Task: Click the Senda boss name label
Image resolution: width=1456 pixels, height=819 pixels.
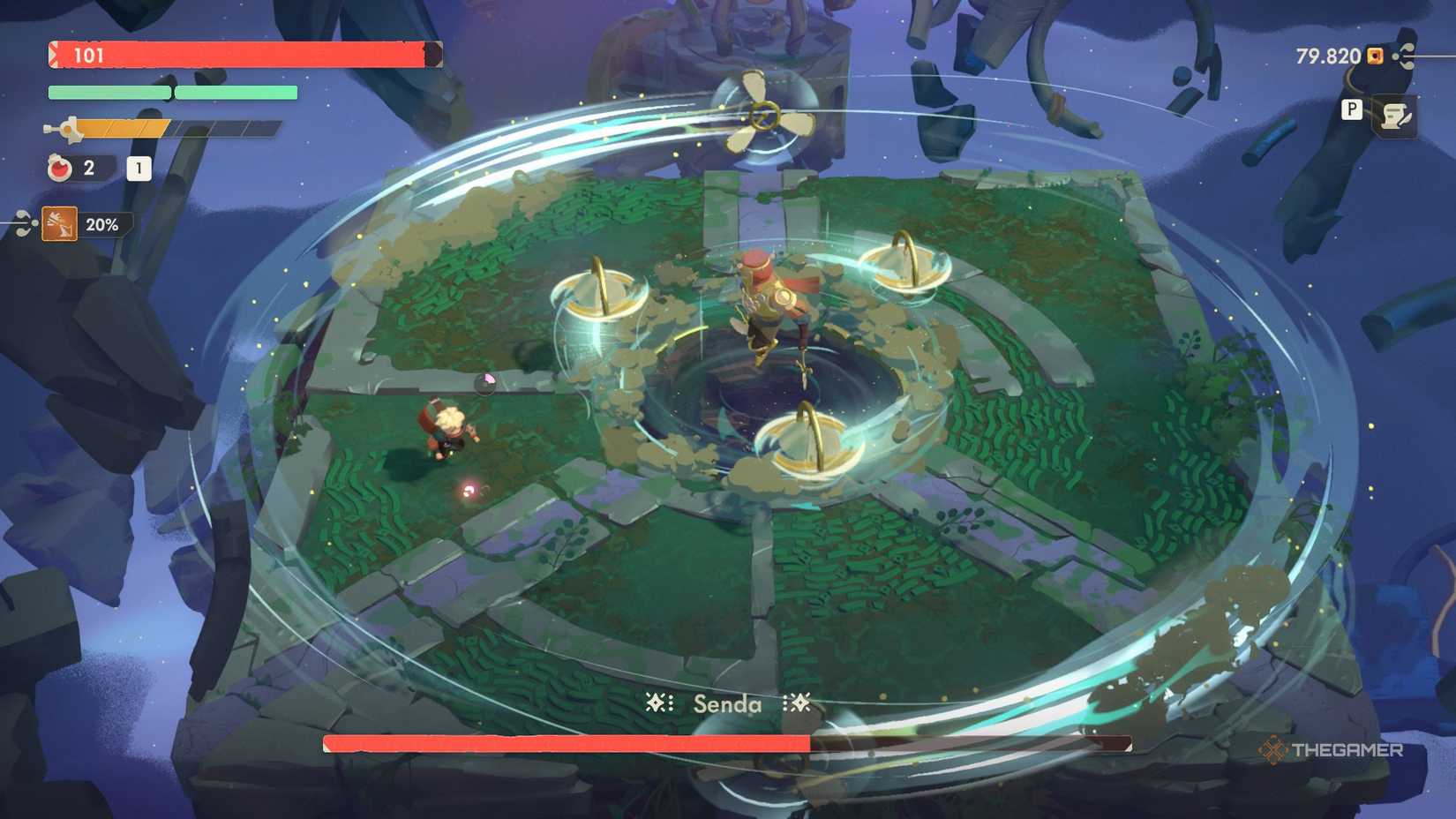Action: tap(727, 703)
